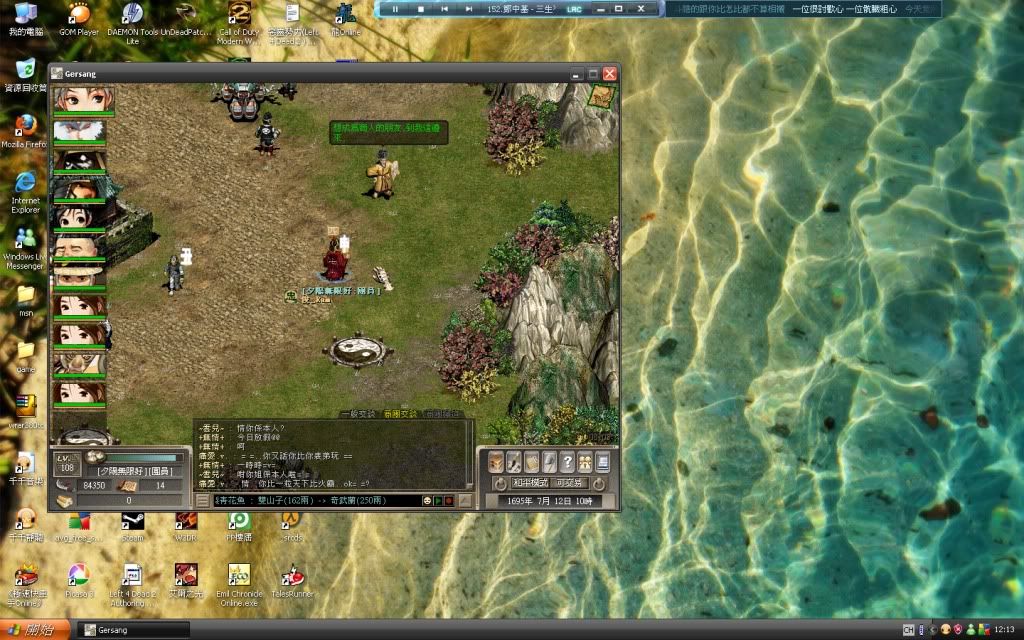Switch to the 商團交談 chat tab
This screenshot has height=640, width=1024.
(x=400, y=413)
